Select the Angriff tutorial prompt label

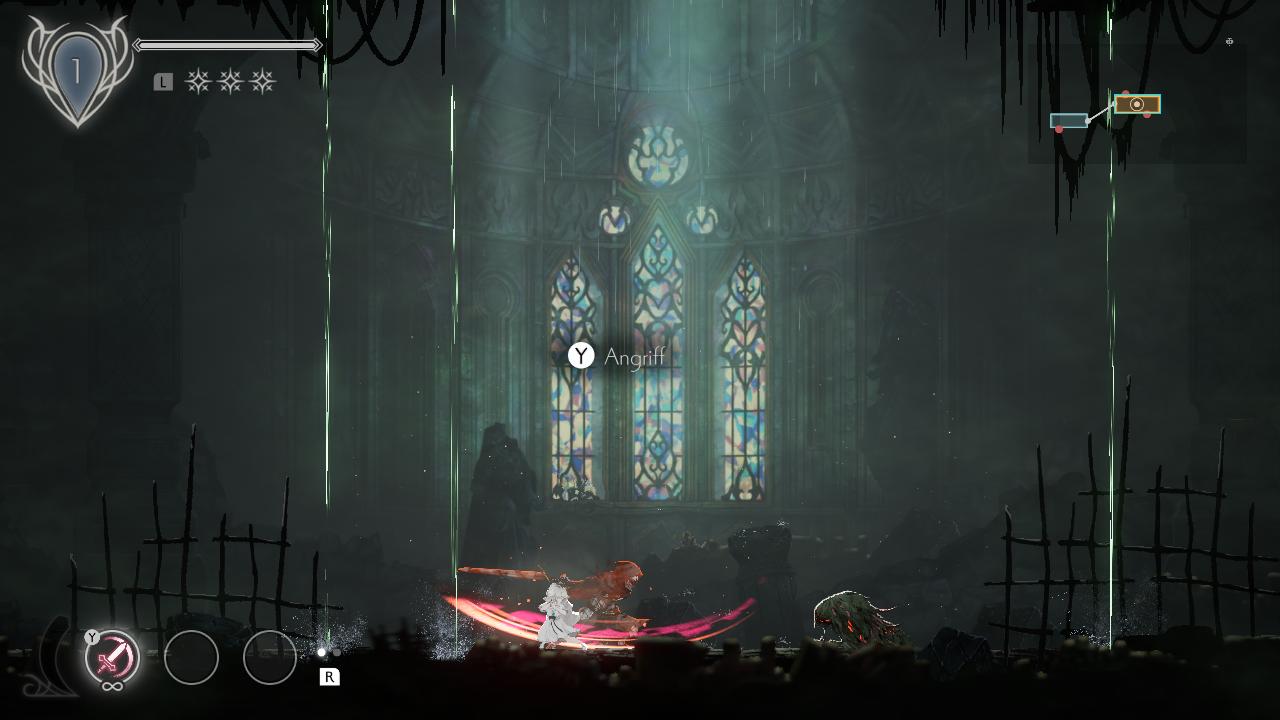coord(635,356)
